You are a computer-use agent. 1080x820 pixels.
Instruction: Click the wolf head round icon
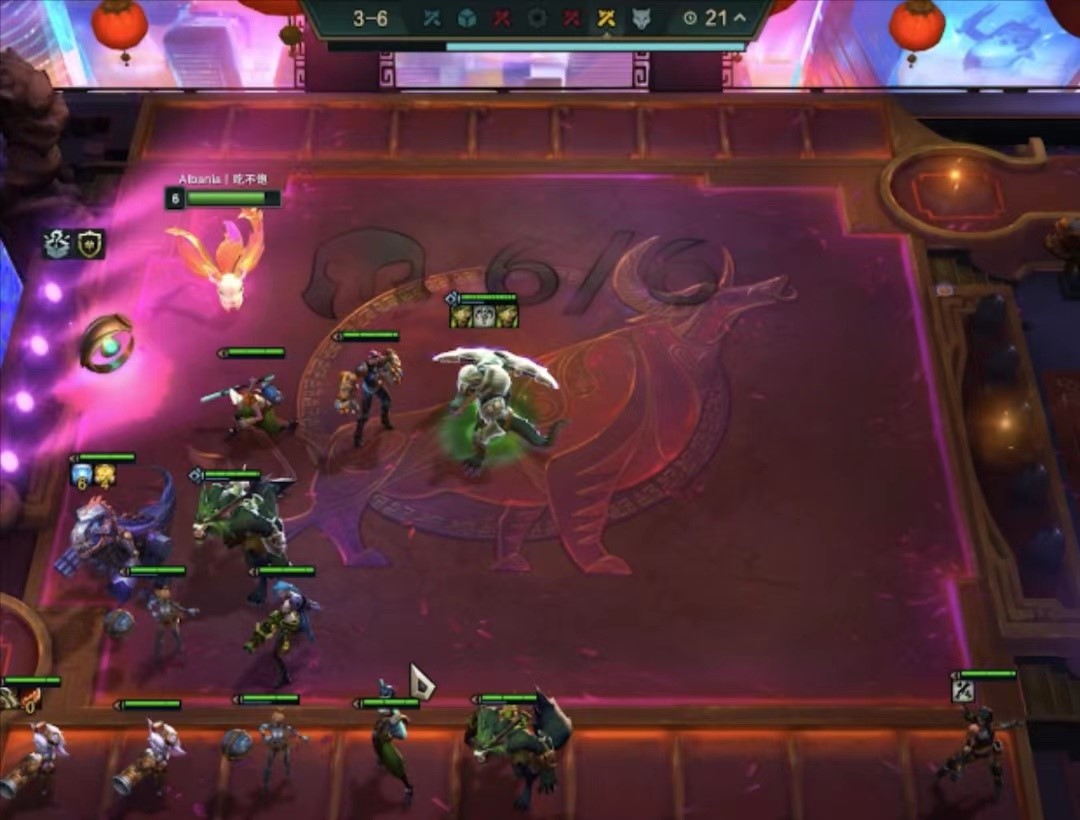641,18
